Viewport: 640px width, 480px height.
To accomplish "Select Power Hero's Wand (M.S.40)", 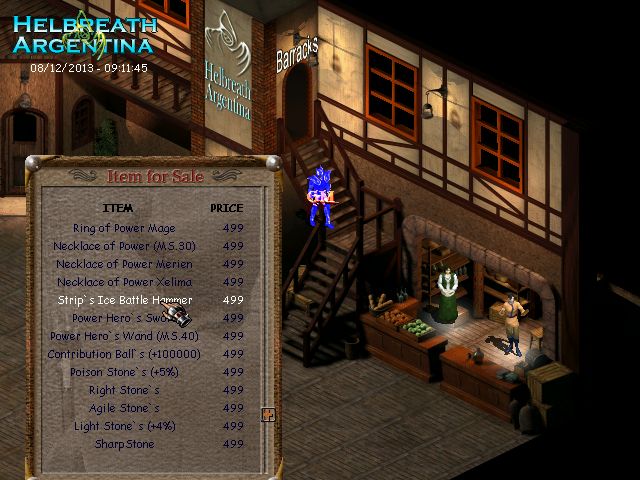I will (x=124, y=336).
